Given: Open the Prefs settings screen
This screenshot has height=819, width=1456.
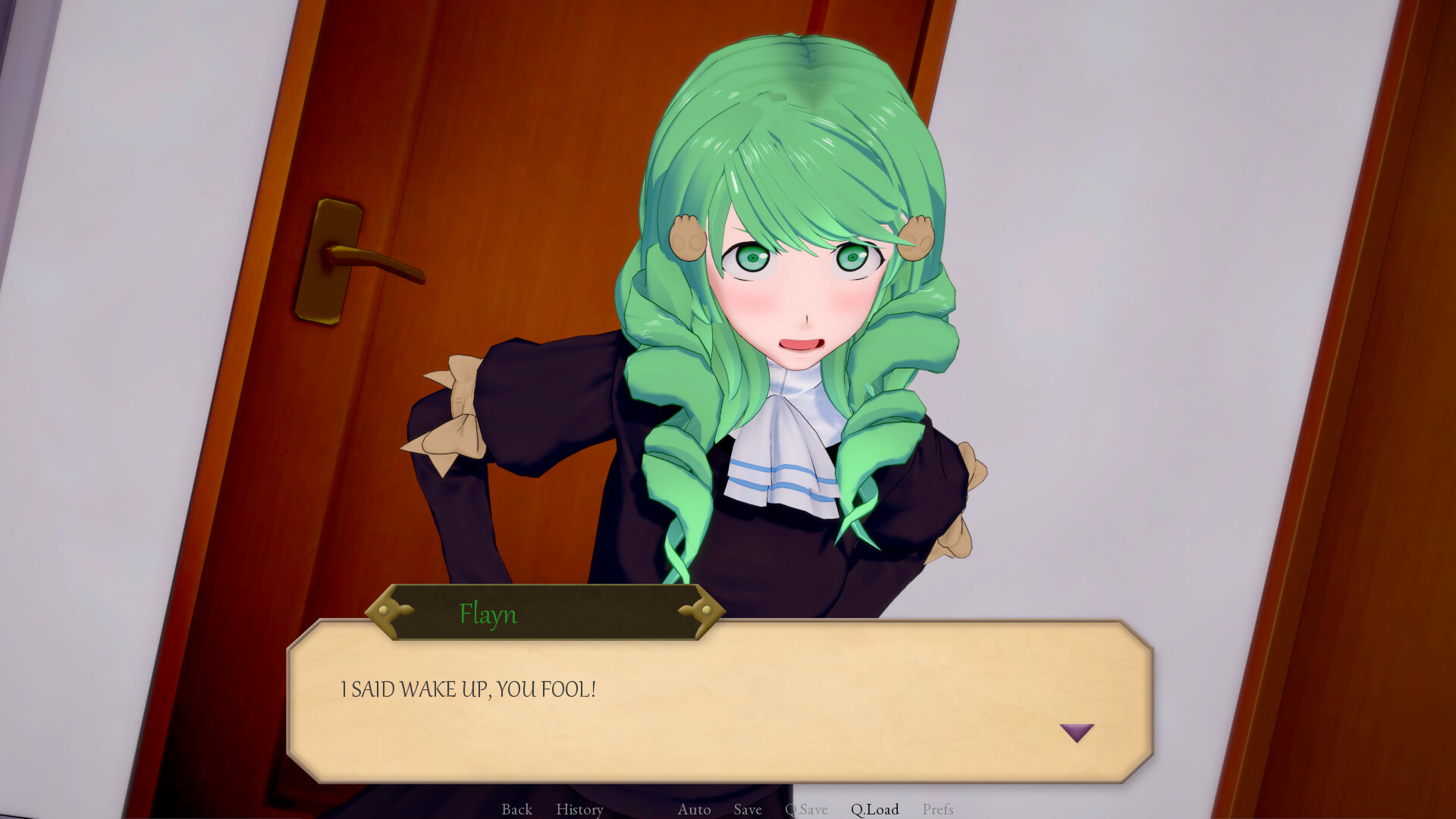Looking at the screenshot, I should point(938,809).
